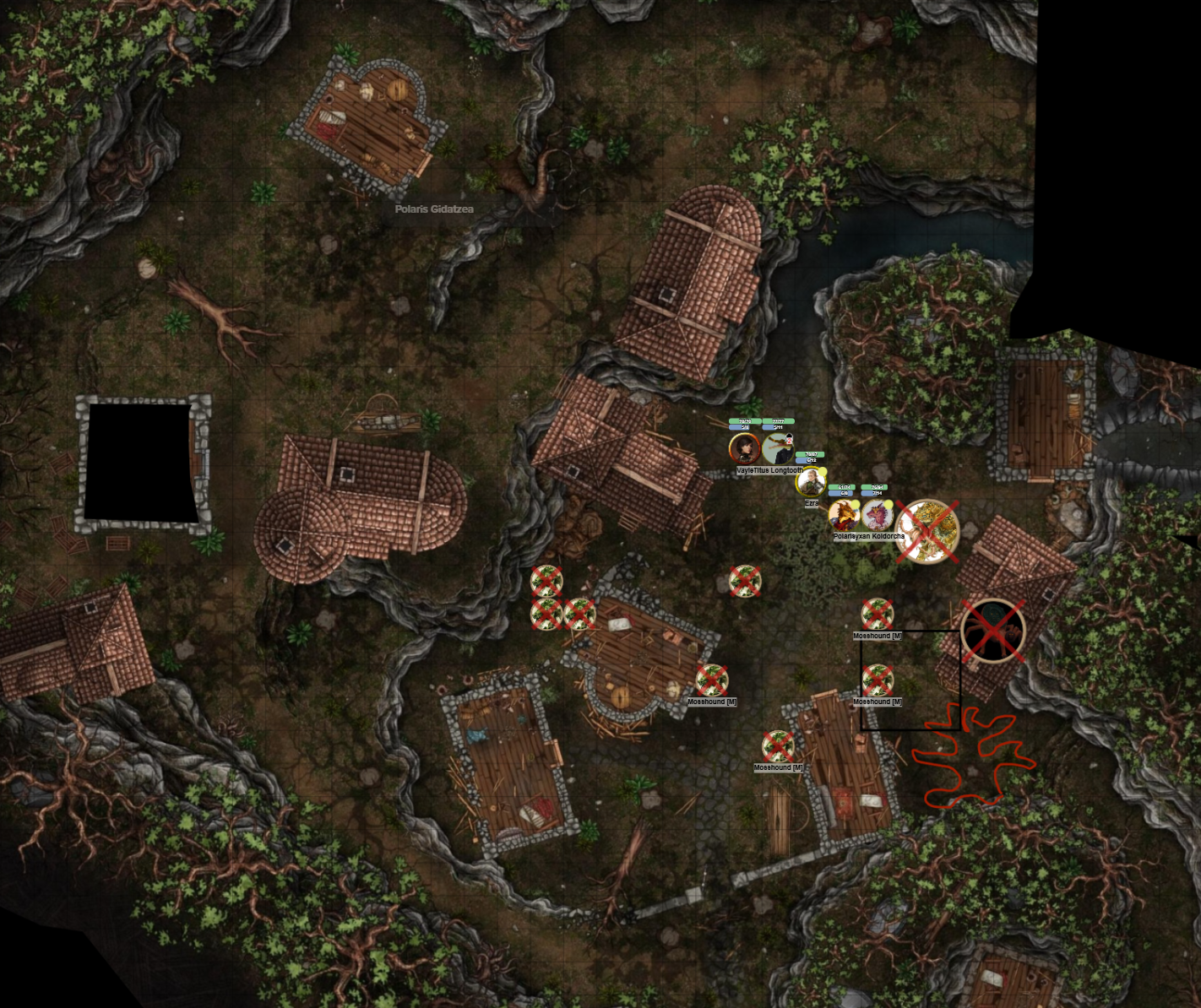Select the large crossed-out golden creature token
The height and width of the screenshot is (1008, 1201).
coord(927,530)
